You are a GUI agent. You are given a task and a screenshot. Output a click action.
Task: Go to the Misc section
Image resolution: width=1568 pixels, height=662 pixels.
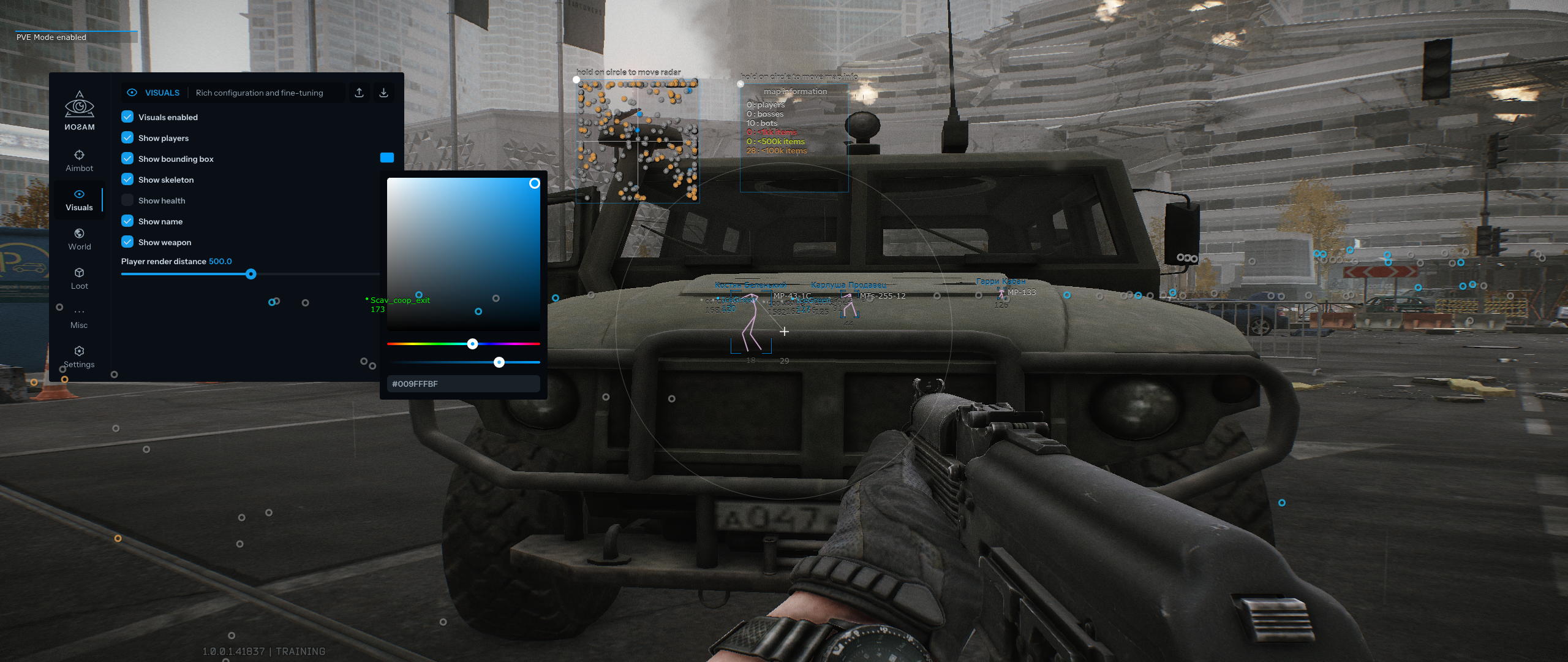point(79,318)
